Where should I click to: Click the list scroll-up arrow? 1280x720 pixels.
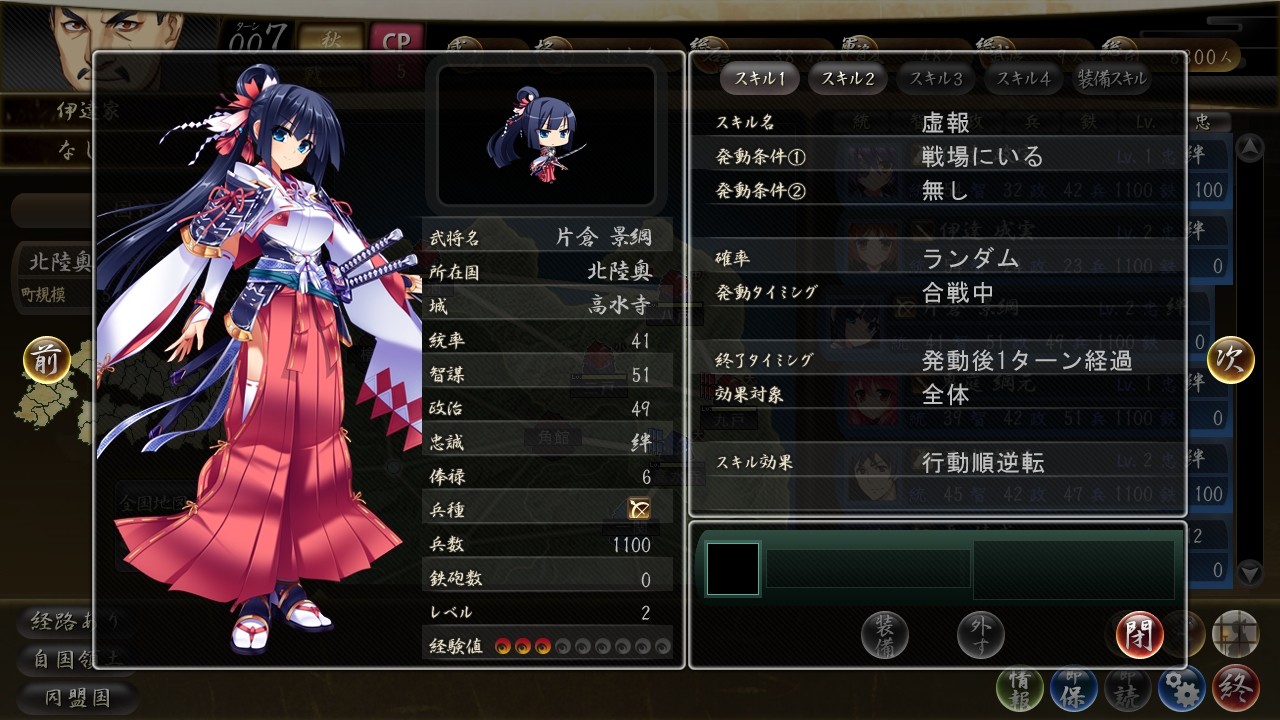1249,149
